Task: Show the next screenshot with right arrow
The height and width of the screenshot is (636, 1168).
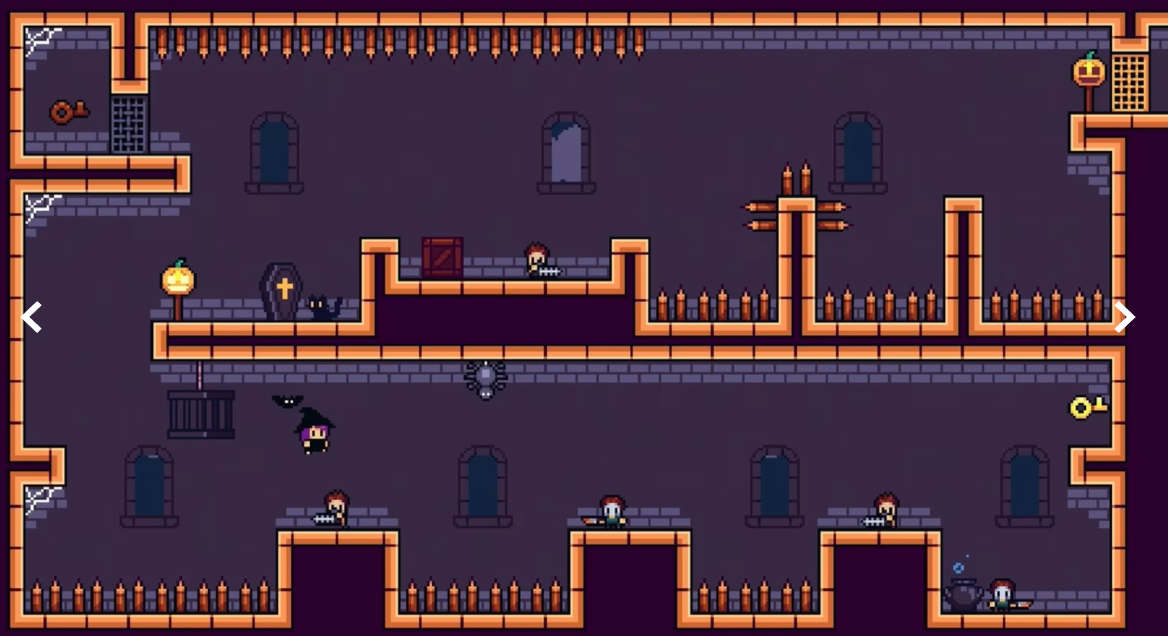Action: [1125, 317]
